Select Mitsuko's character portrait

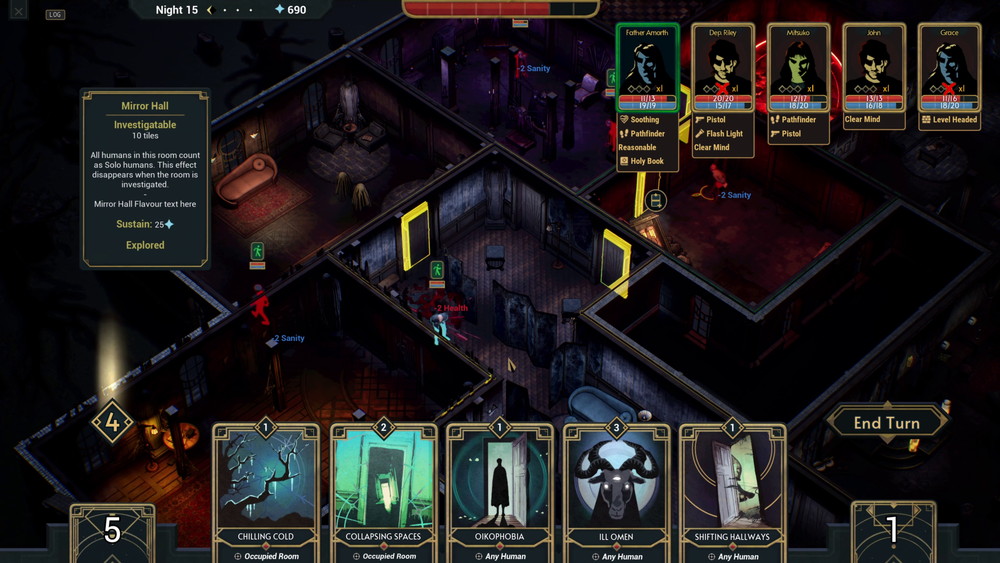[x=798, y=67]
